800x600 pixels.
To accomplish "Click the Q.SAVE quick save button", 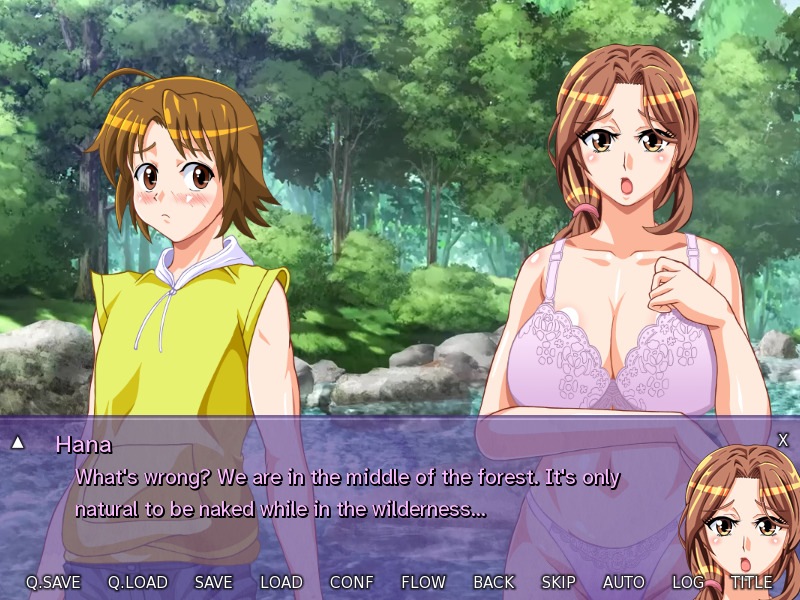I will pos(53,582).
